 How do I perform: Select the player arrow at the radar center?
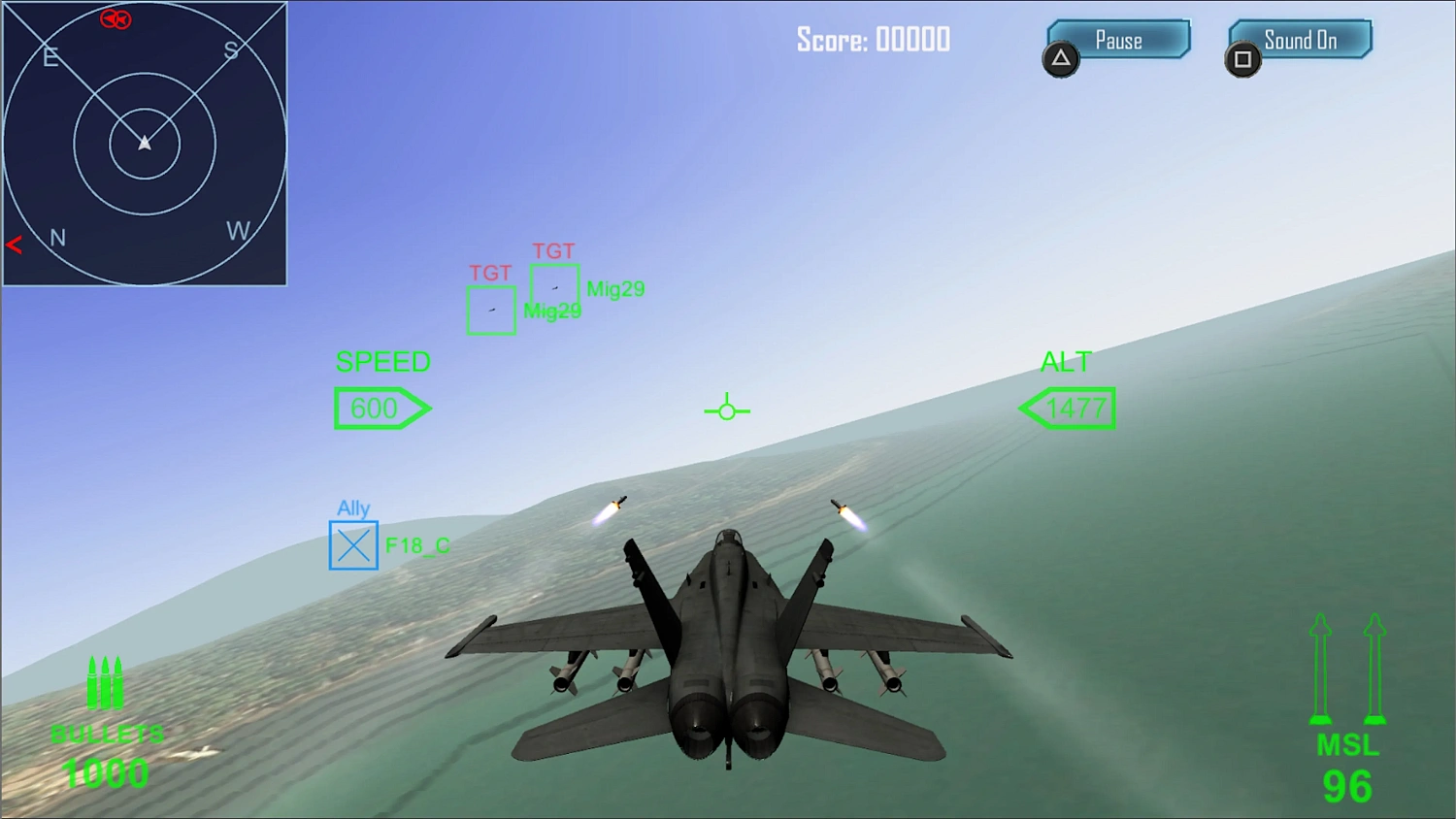click(144, 142)
